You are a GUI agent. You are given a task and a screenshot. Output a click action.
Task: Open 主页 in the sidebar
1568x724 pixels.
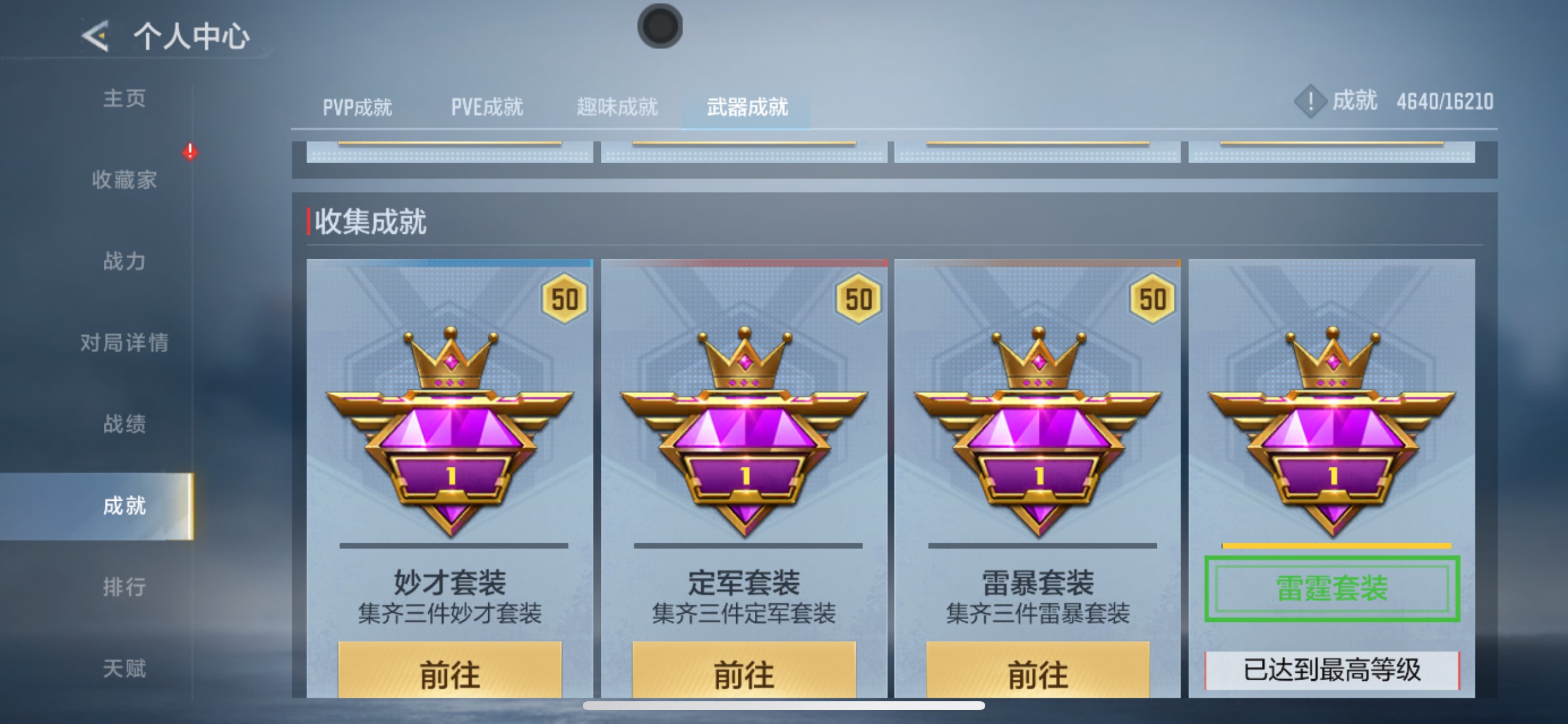[x=125, y=99]
